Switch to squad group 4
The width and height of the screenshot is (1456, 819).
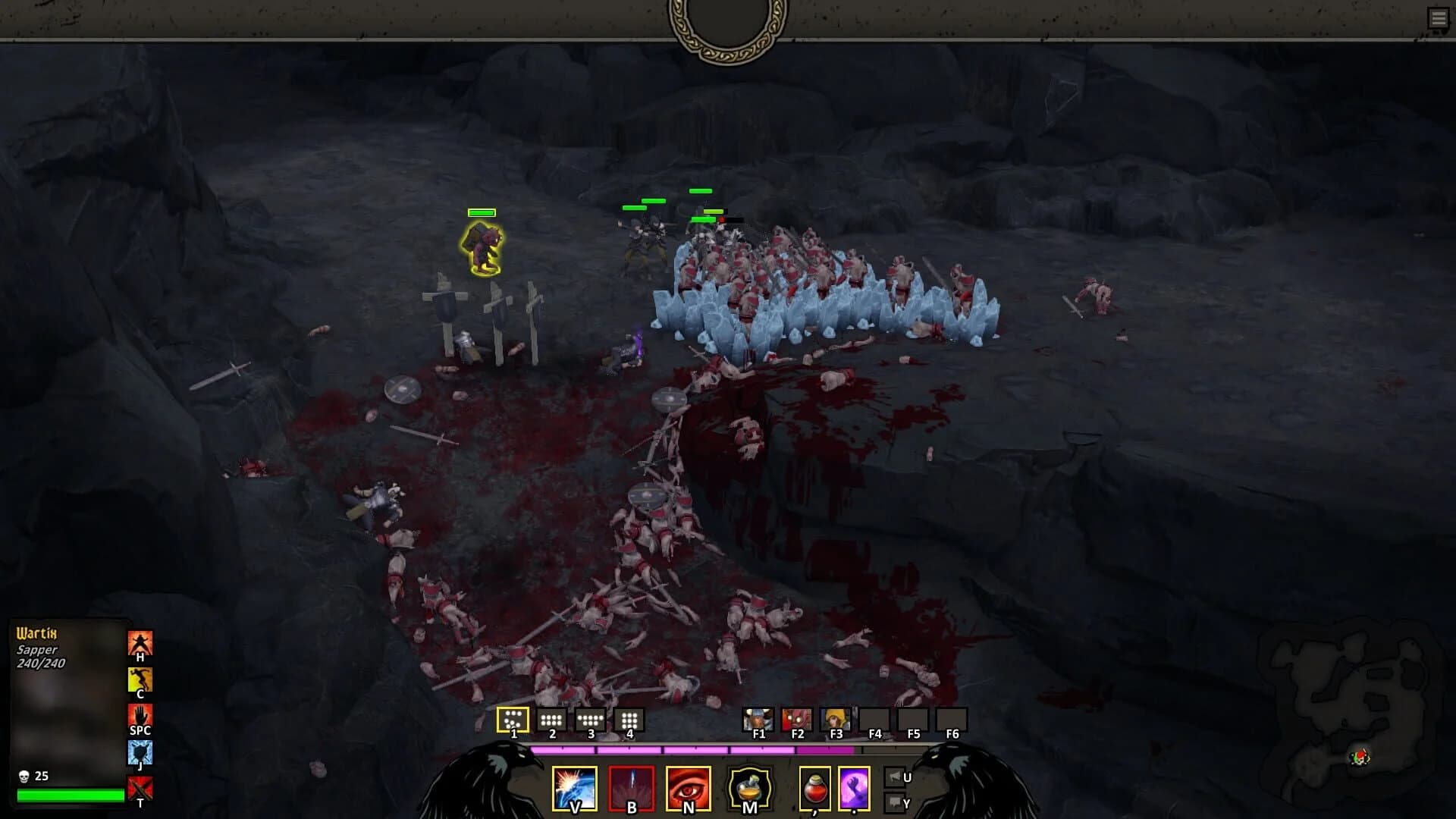pos(629,718)
